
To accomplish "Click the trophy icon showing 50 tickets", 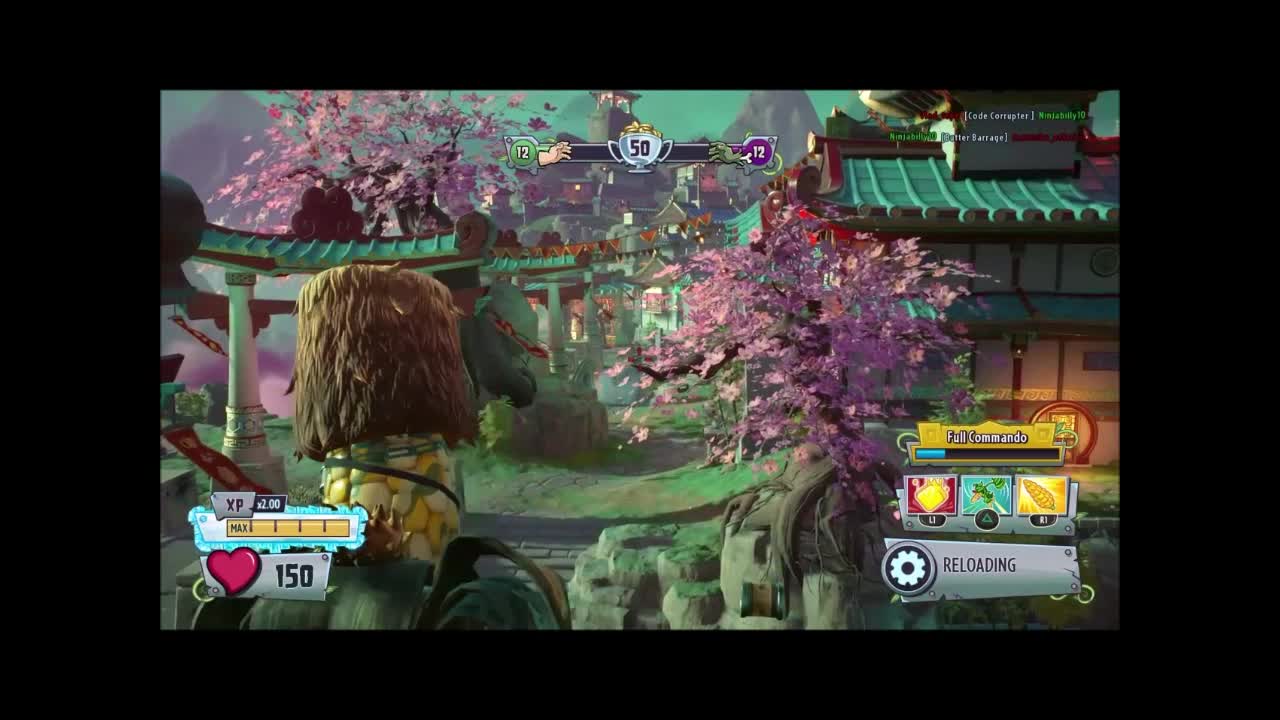I will pyautogui.click(x=639, y=150).
